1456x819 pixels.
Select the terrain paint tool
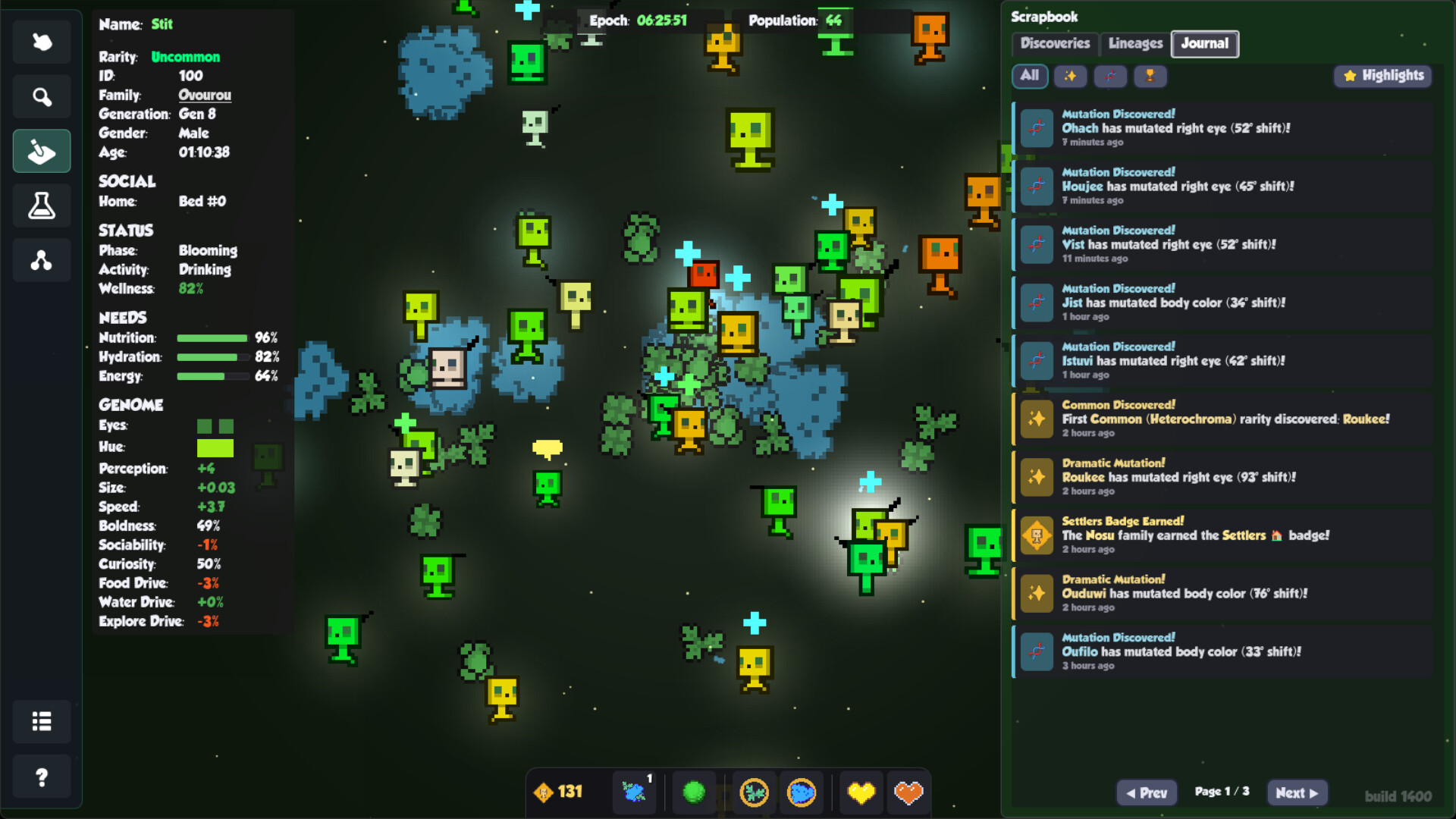coord(42,152)
